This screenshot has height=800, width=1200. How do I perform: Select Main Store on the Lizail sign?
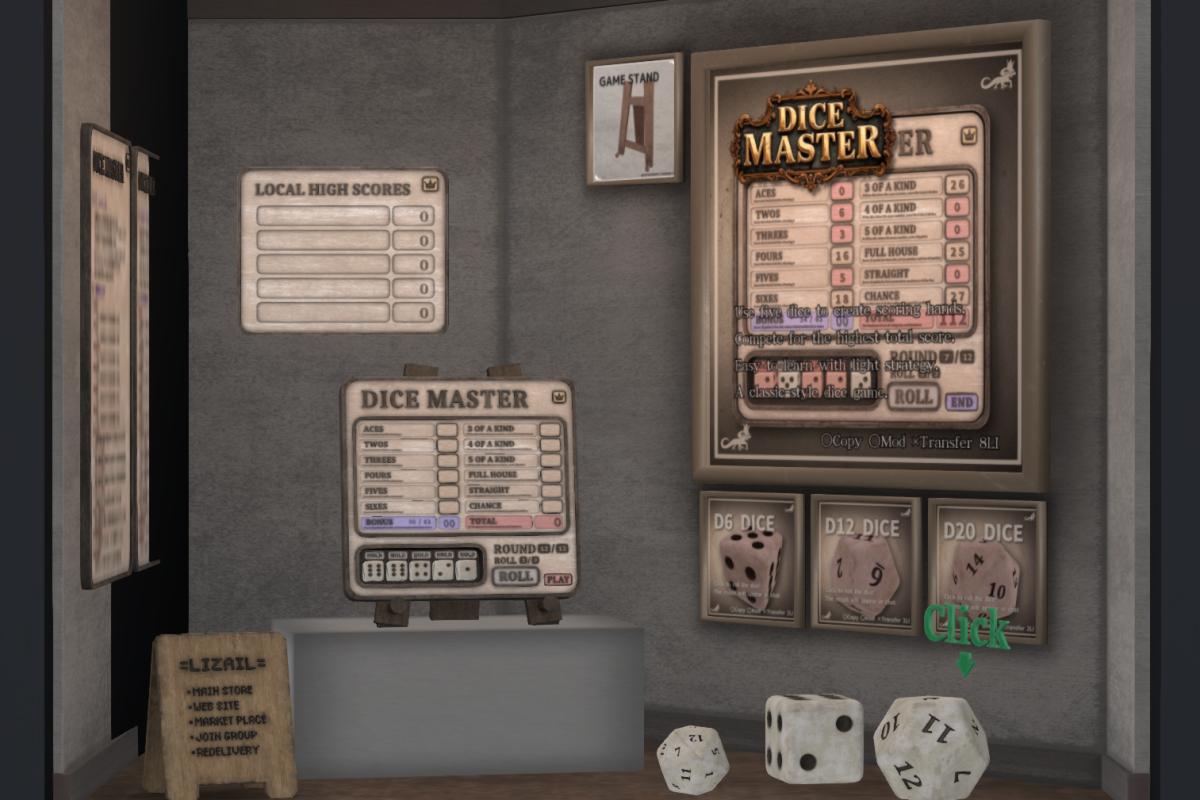pyautogui.click(x=223, y=691)
